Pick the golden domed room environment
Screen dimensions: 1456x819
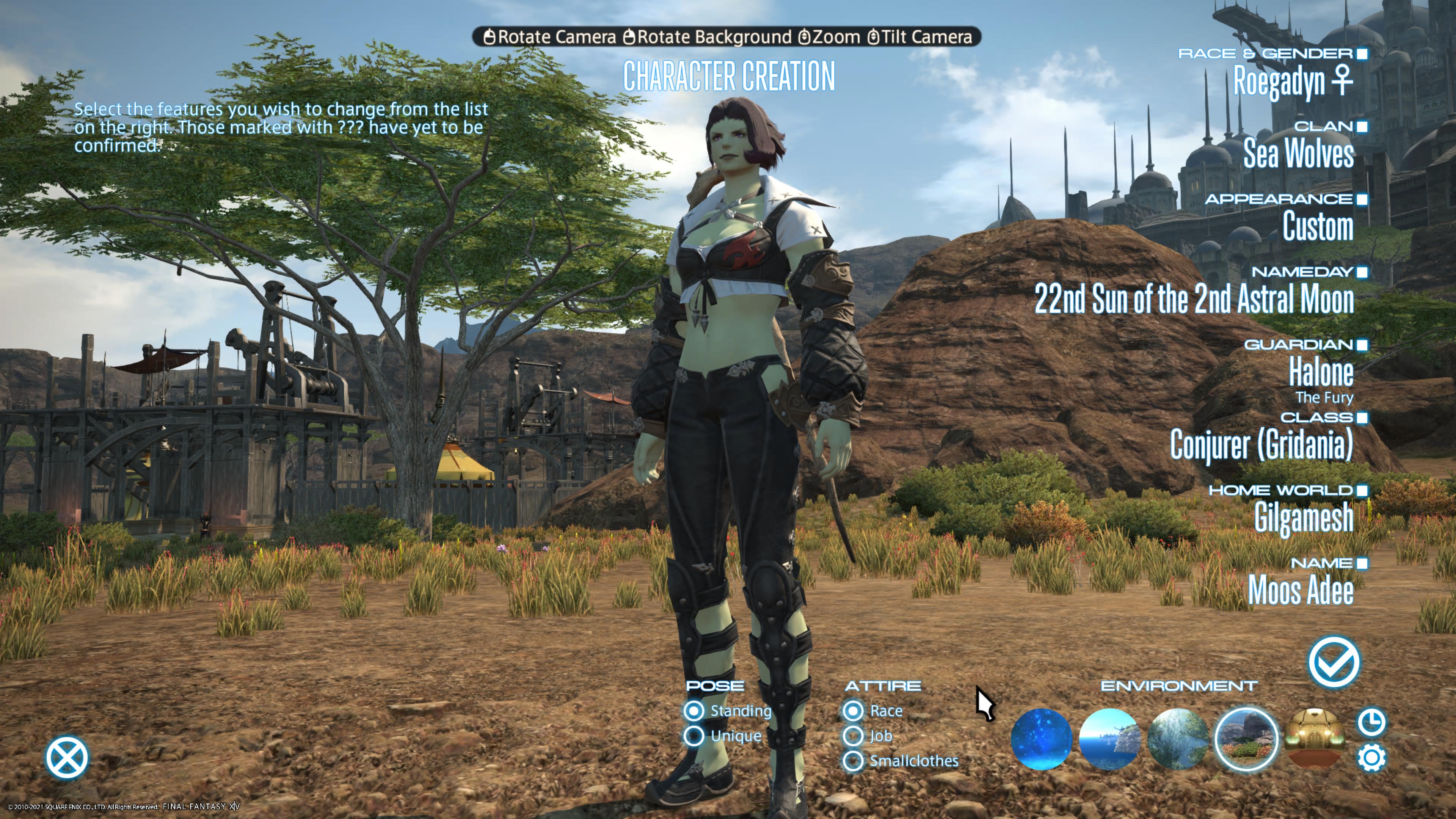point(1314,738)
